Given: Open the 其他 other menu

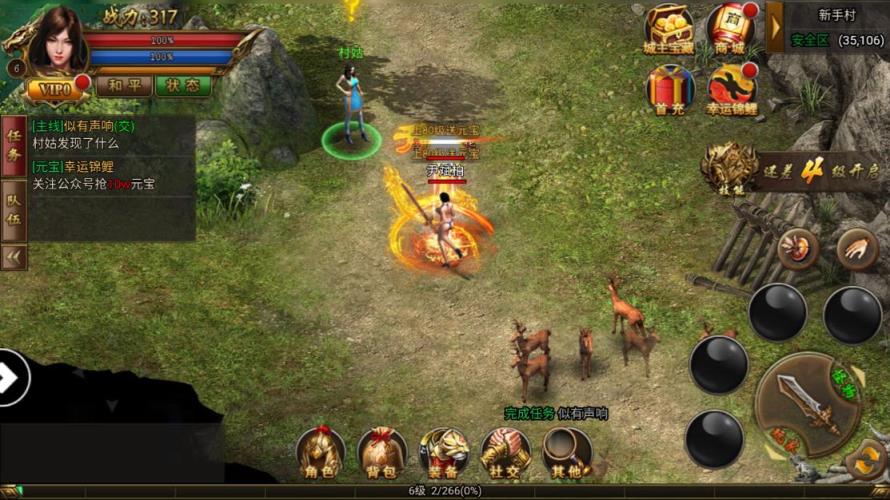Looking at the screenshot, I should click(567, 453).
